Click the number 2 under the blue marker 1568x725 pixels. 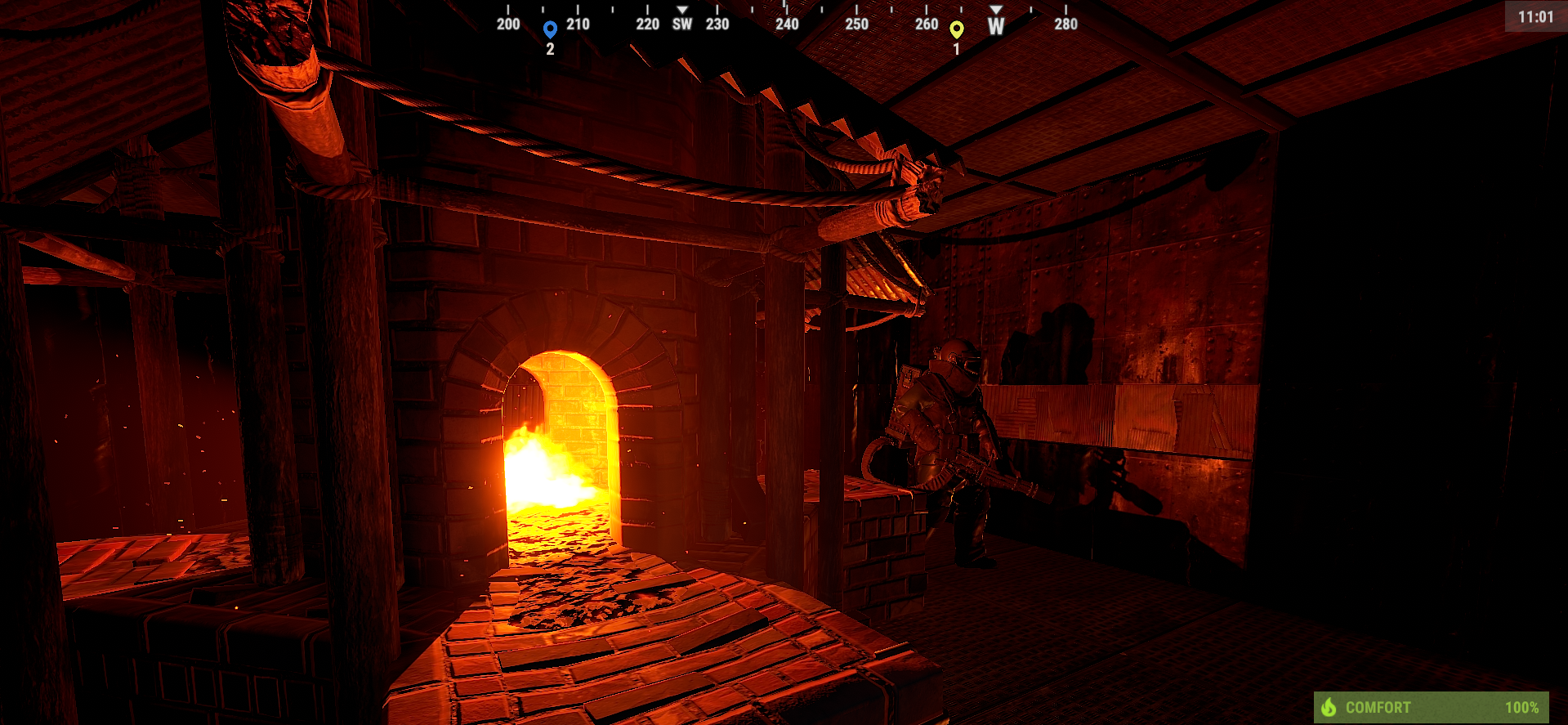[x=550, y=47]
